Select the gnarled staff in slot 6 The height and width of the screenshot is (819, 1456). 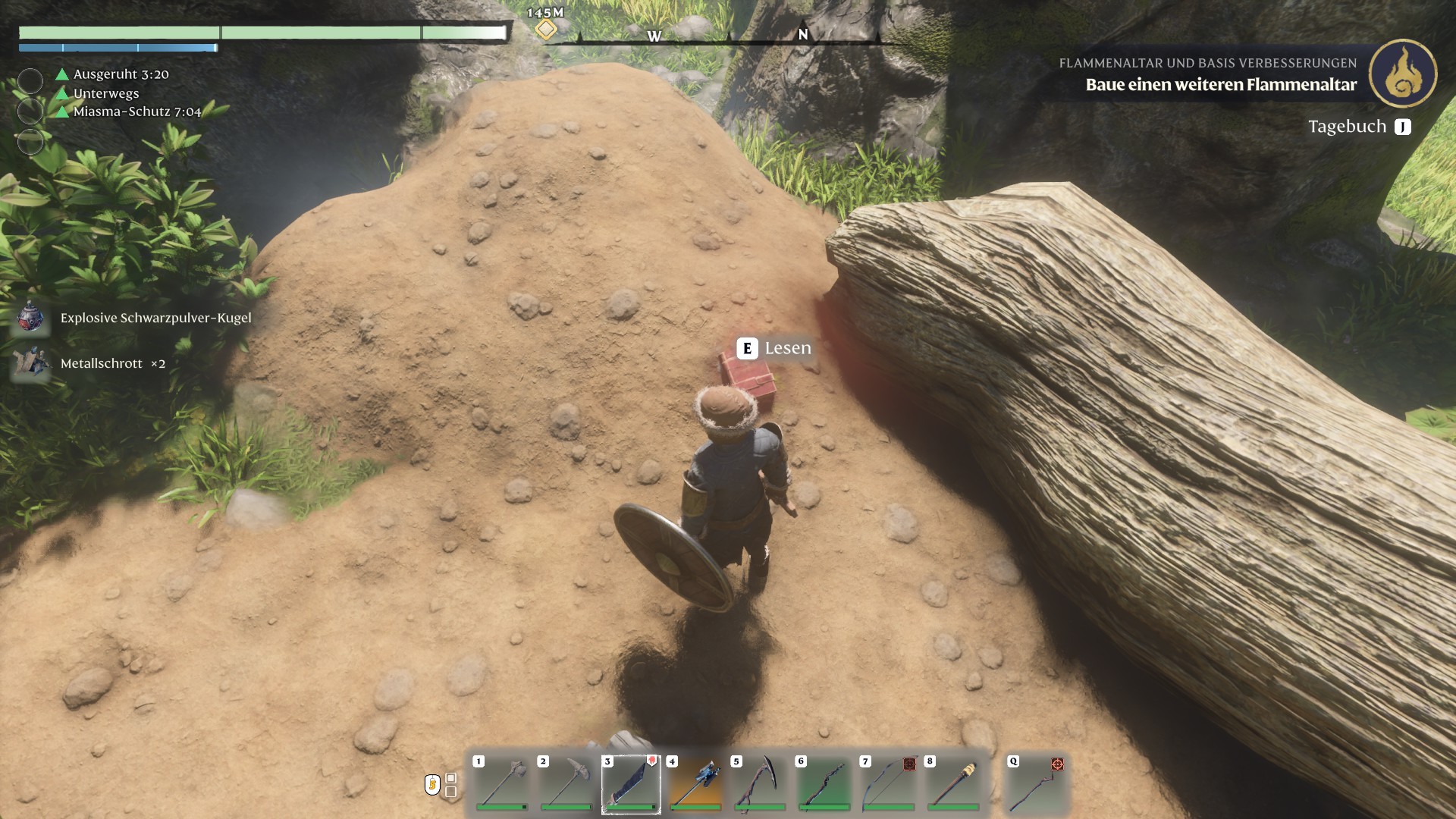[824, 784]
